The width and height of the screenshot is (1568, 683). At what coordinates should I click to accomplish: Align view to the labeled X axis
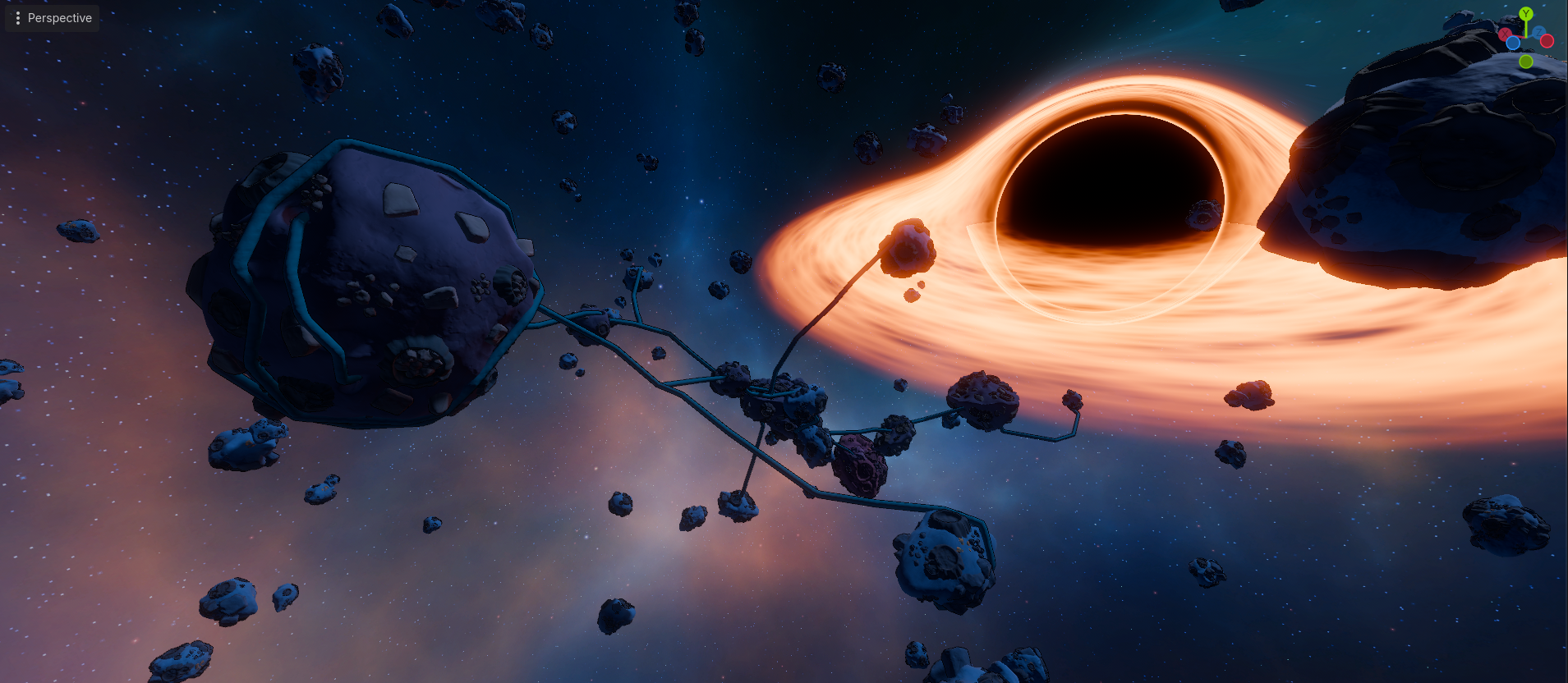(1506, 34)
